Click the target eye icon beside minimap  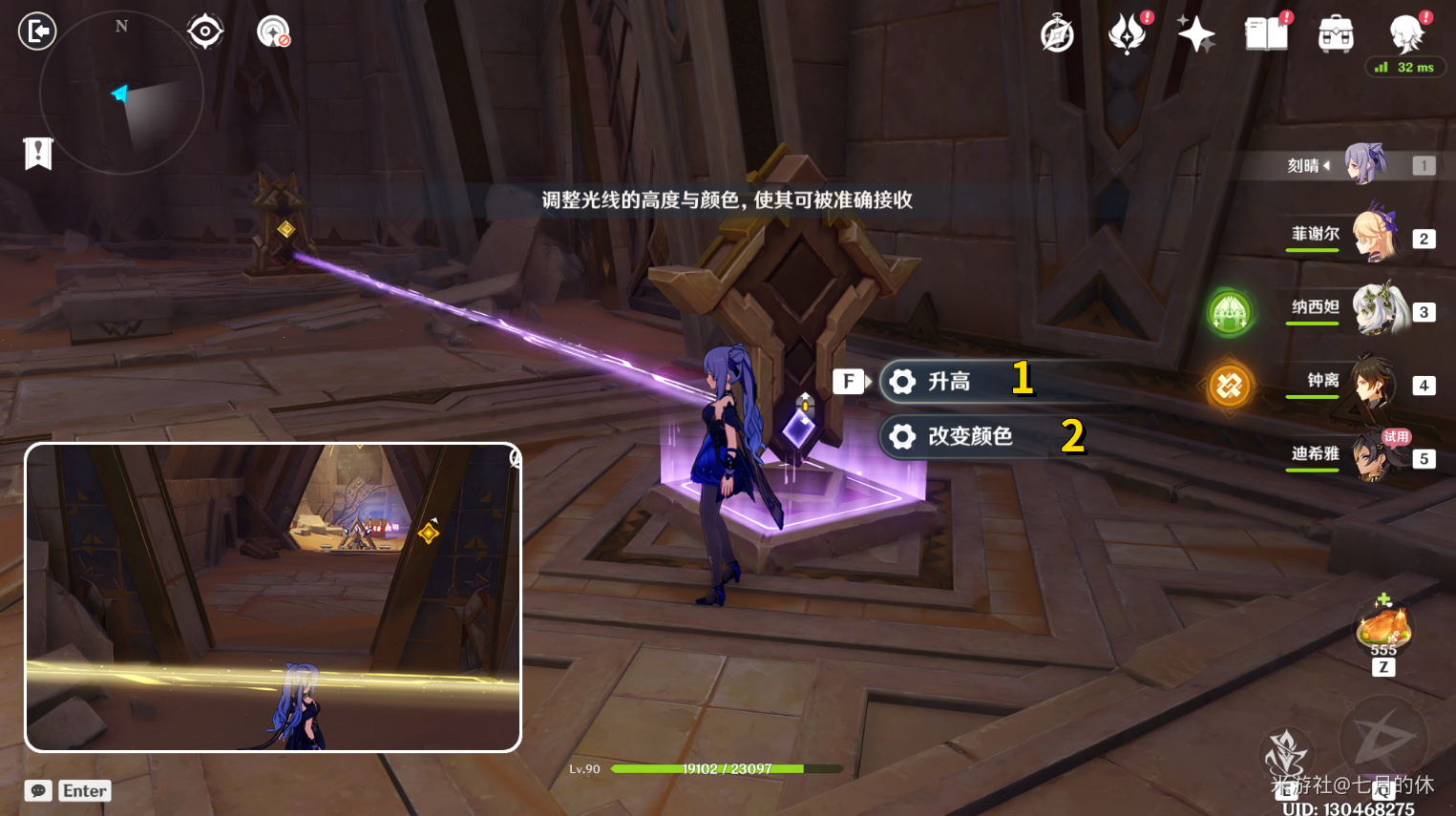[205, 31]
